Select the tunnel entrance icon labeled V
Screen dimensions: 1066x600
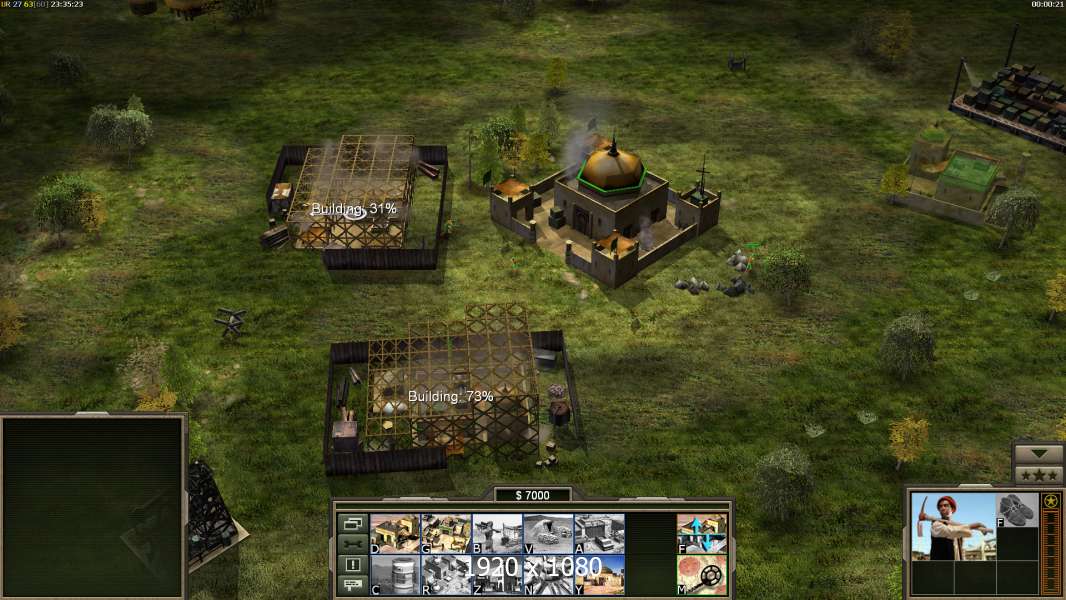click(x=548, y=533)
